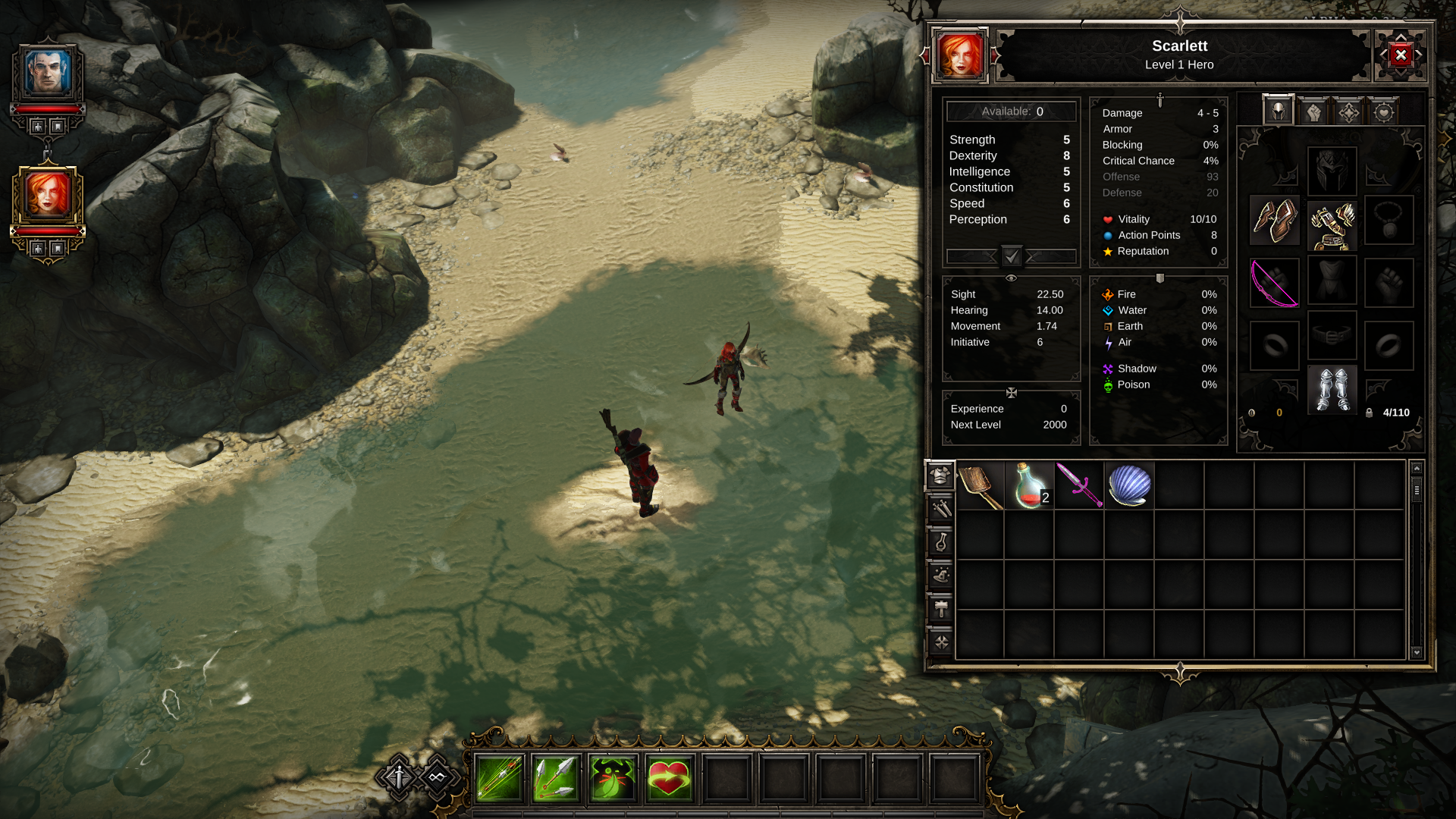Choose the blue seashell item
Image resolution: width=1456 pixels, height=819 pixels.
point(1129,485)
